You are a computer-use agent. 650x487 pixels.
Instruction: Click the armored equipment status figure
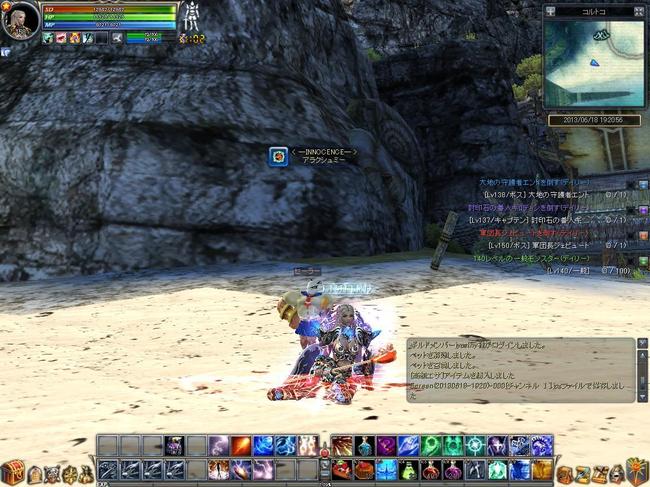(192, 17)
